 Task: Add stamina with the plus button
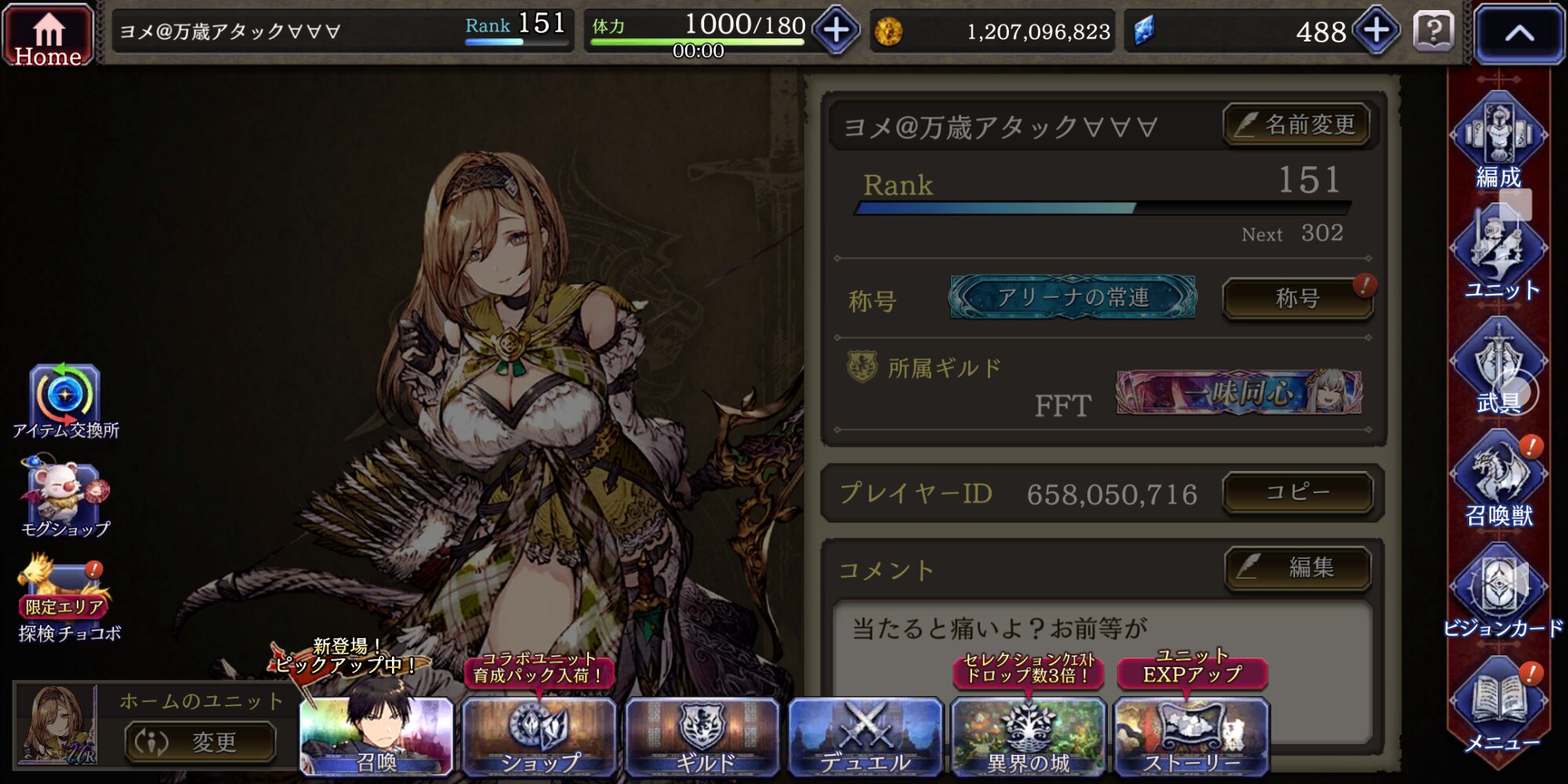pyautogui.click(x=836, y=31)
